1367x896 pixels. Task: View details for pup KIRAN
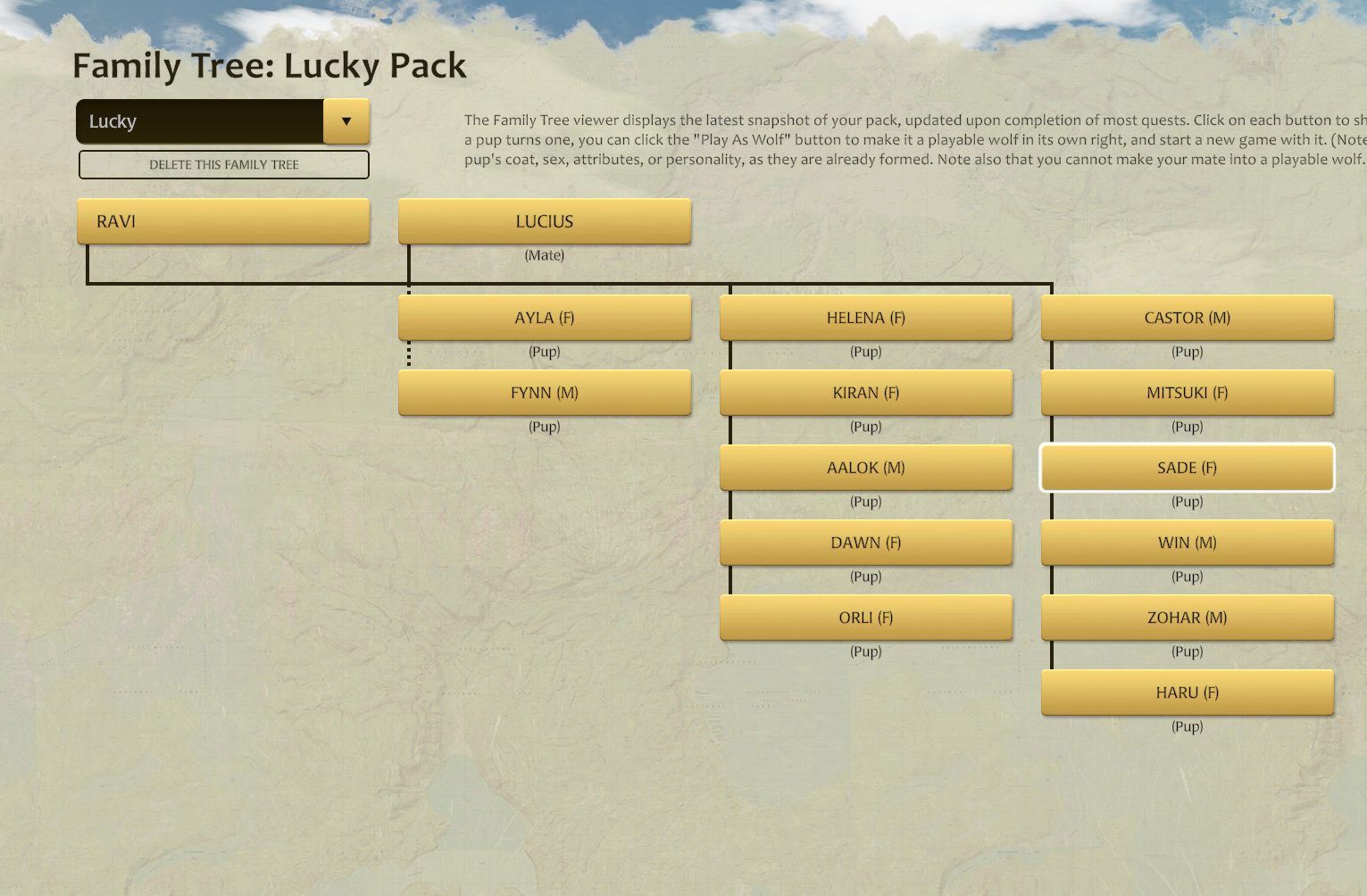[x=865, y=392]
